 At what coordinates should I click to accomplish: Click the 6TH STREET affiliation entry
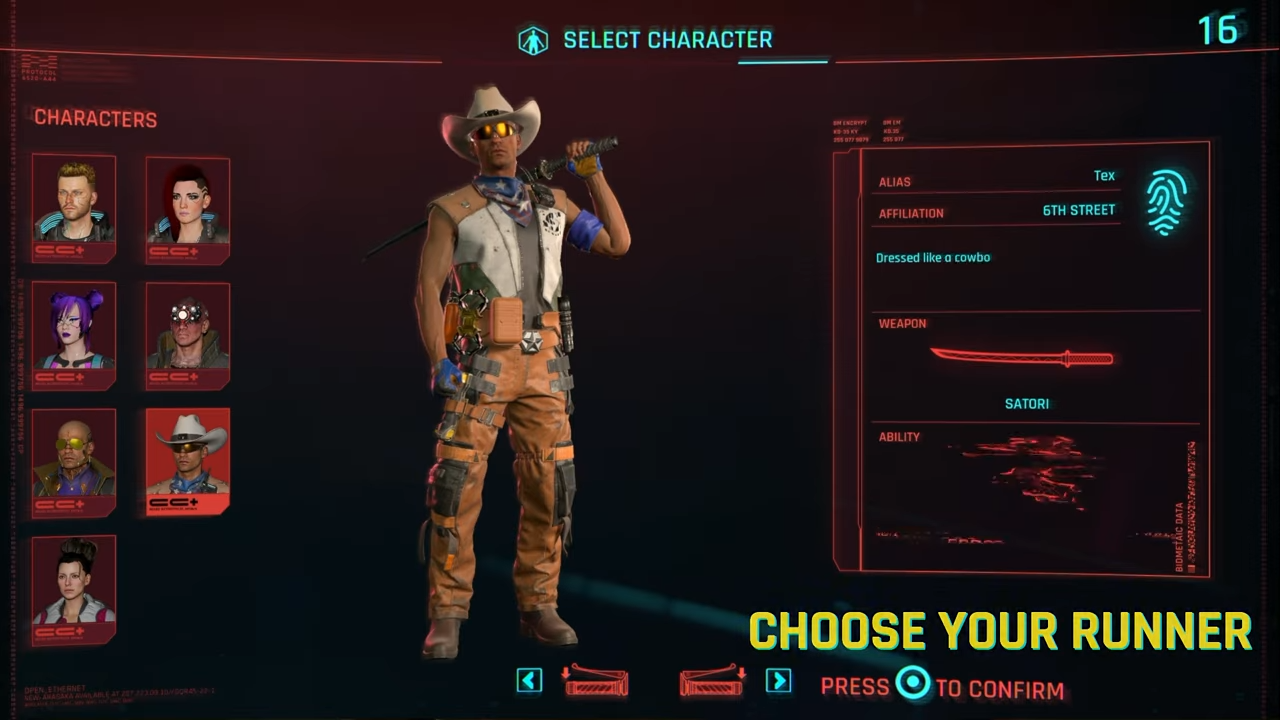(x=1078, y=210)
